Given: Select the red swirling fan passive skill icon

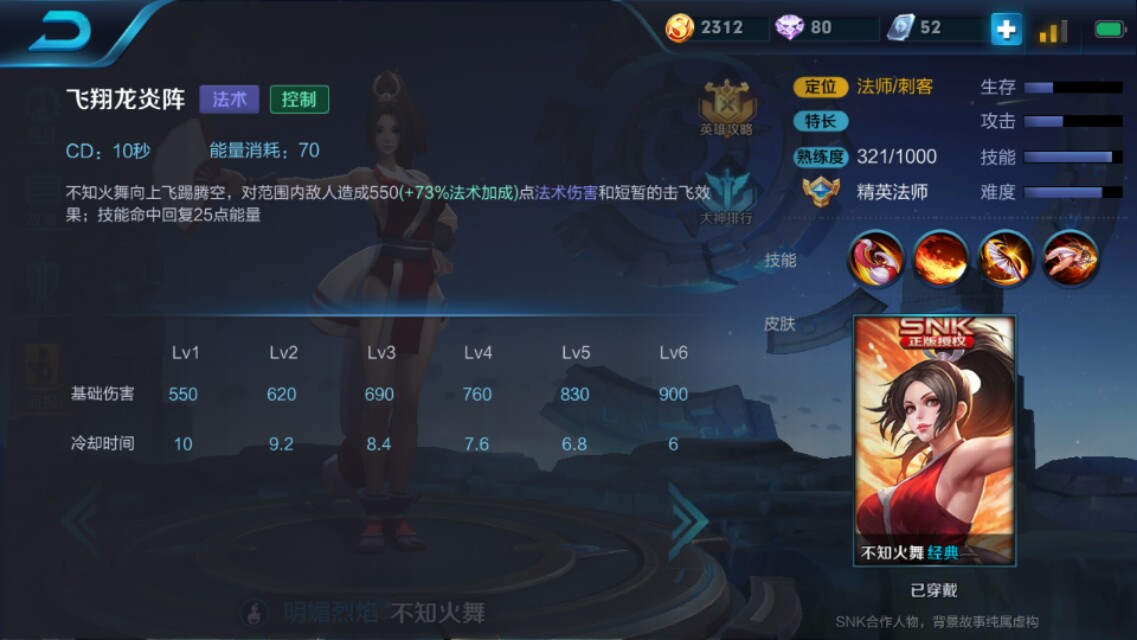Looking at the screenshot, I should click(x=876, y=258).
